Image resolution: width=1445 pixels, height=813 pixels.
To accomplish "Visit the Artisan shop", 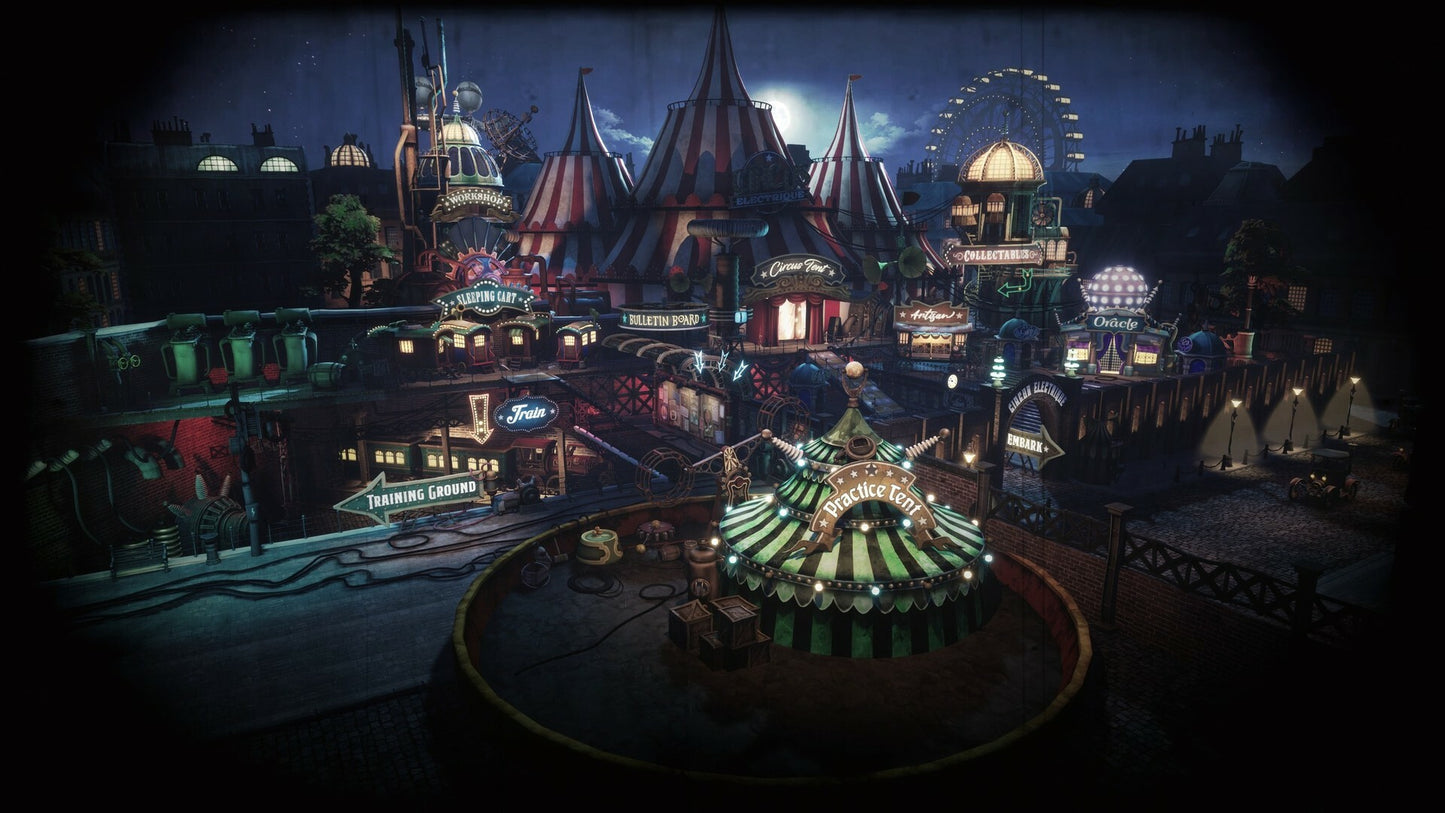I will pos(931,315).
